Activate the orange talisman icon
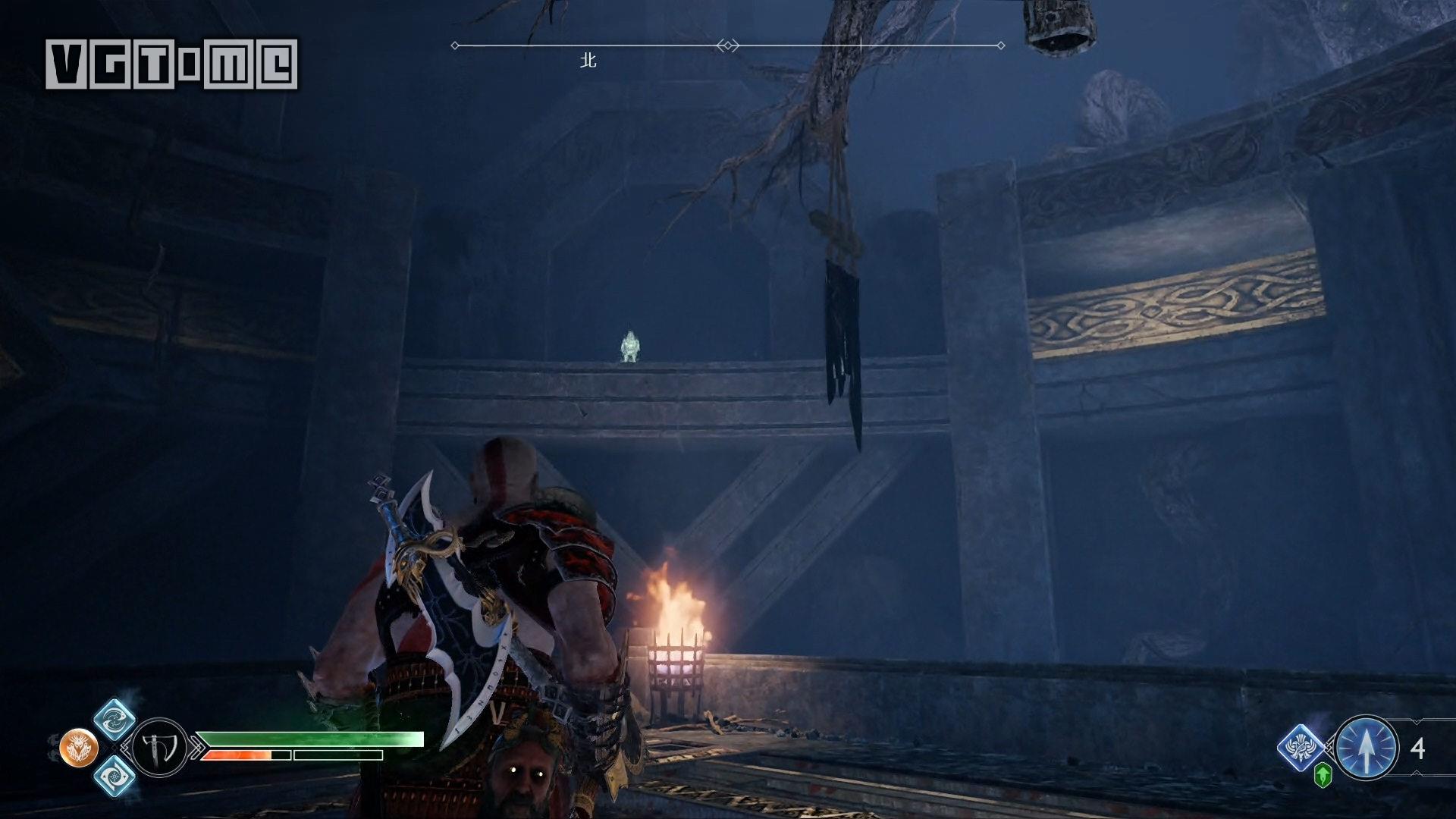Viewport: 1456px width, 819px height. pos(79,748)
